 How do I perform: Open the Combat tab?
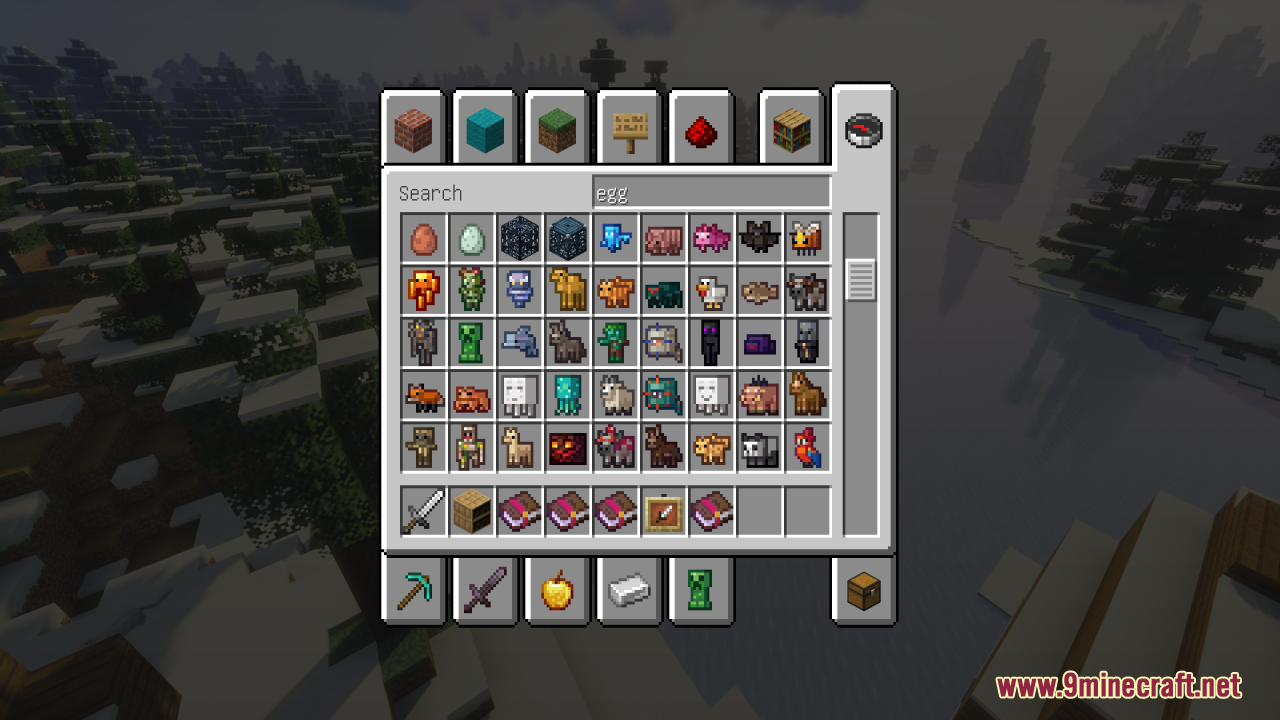point(485,592)
